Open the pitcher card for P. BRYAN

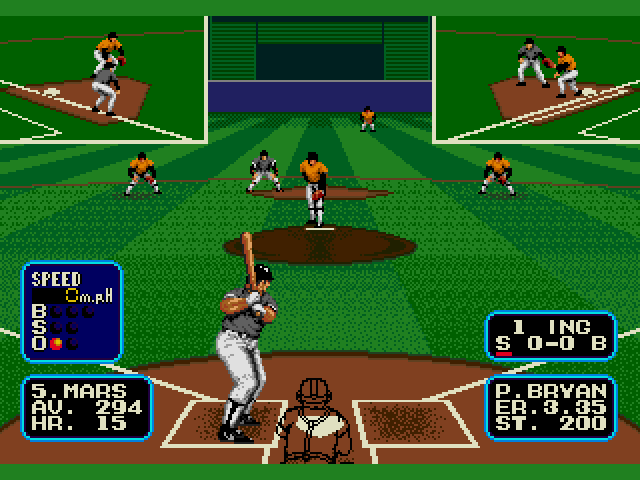pos(549,407)
